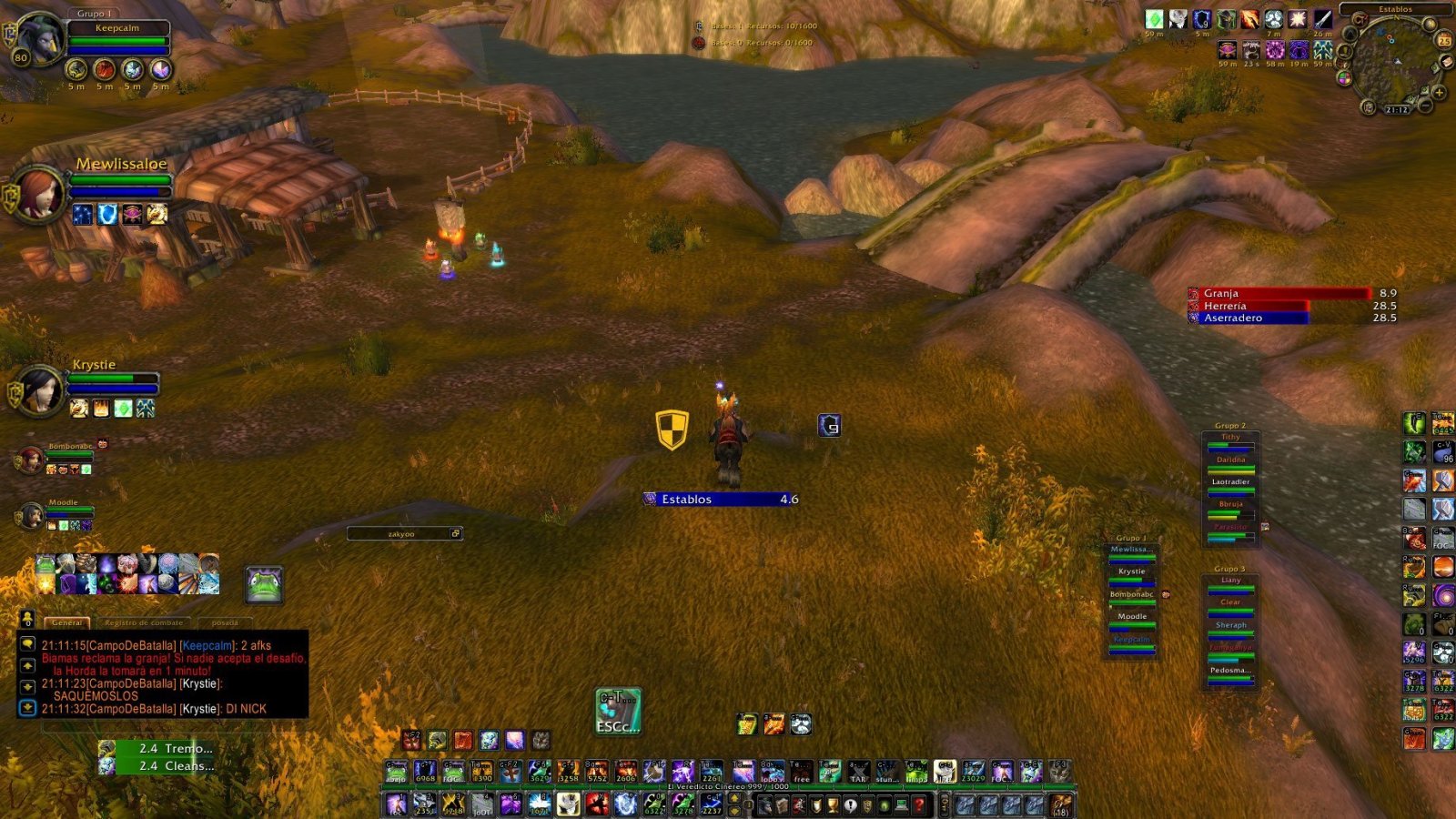The image size is (1456, 819).
Task: Click the yellow up arrow to page the action bar
Action: click(734, 797)
